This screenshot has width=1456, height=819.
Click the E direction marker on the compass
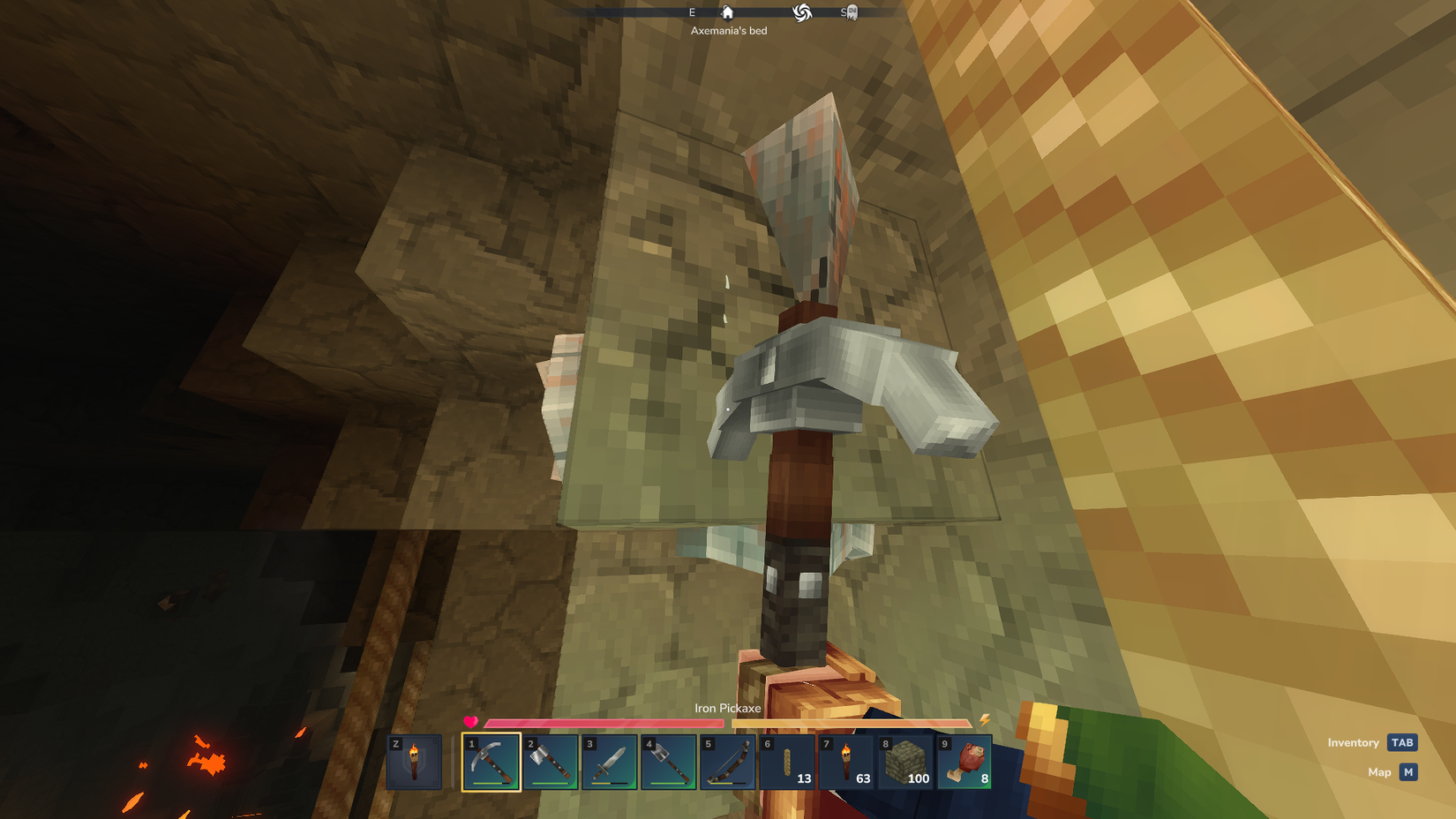[x=691, y=12]
